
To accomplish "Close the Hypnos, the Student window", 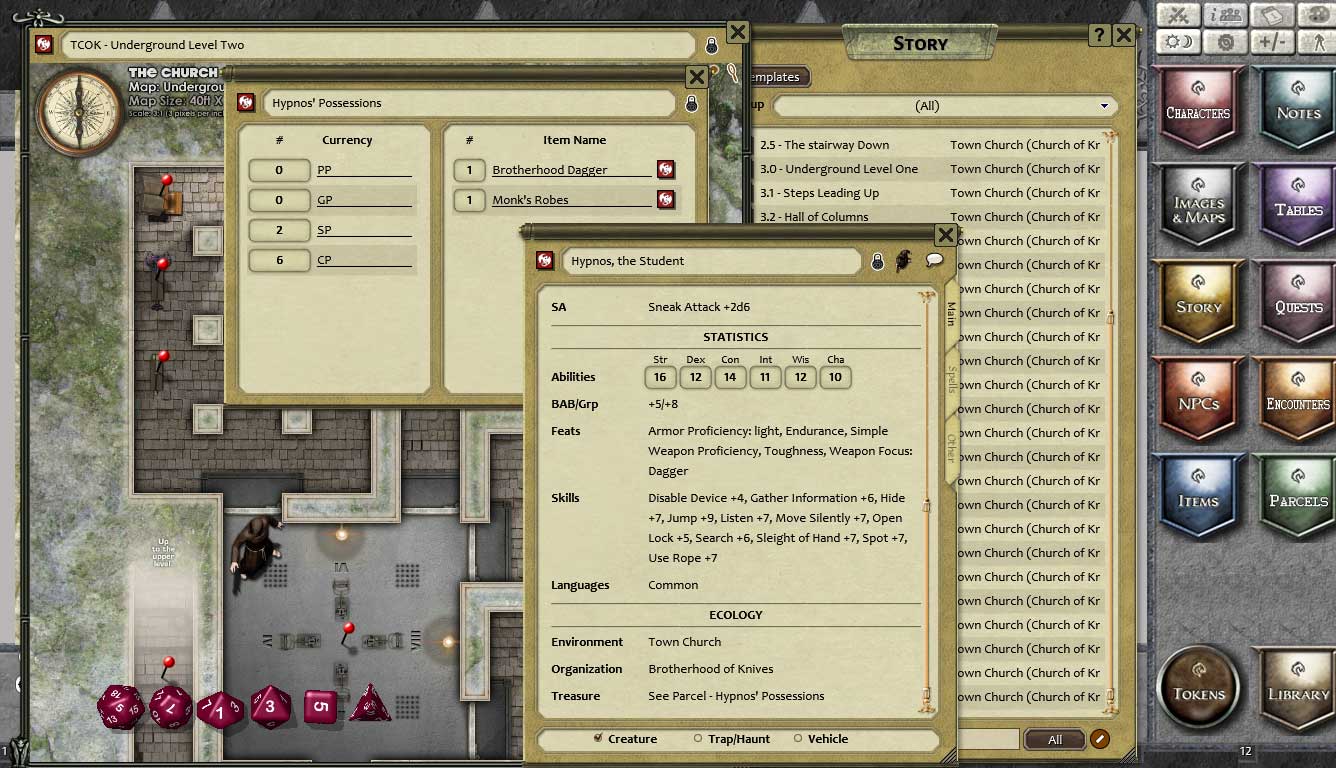I will [945, 235].
